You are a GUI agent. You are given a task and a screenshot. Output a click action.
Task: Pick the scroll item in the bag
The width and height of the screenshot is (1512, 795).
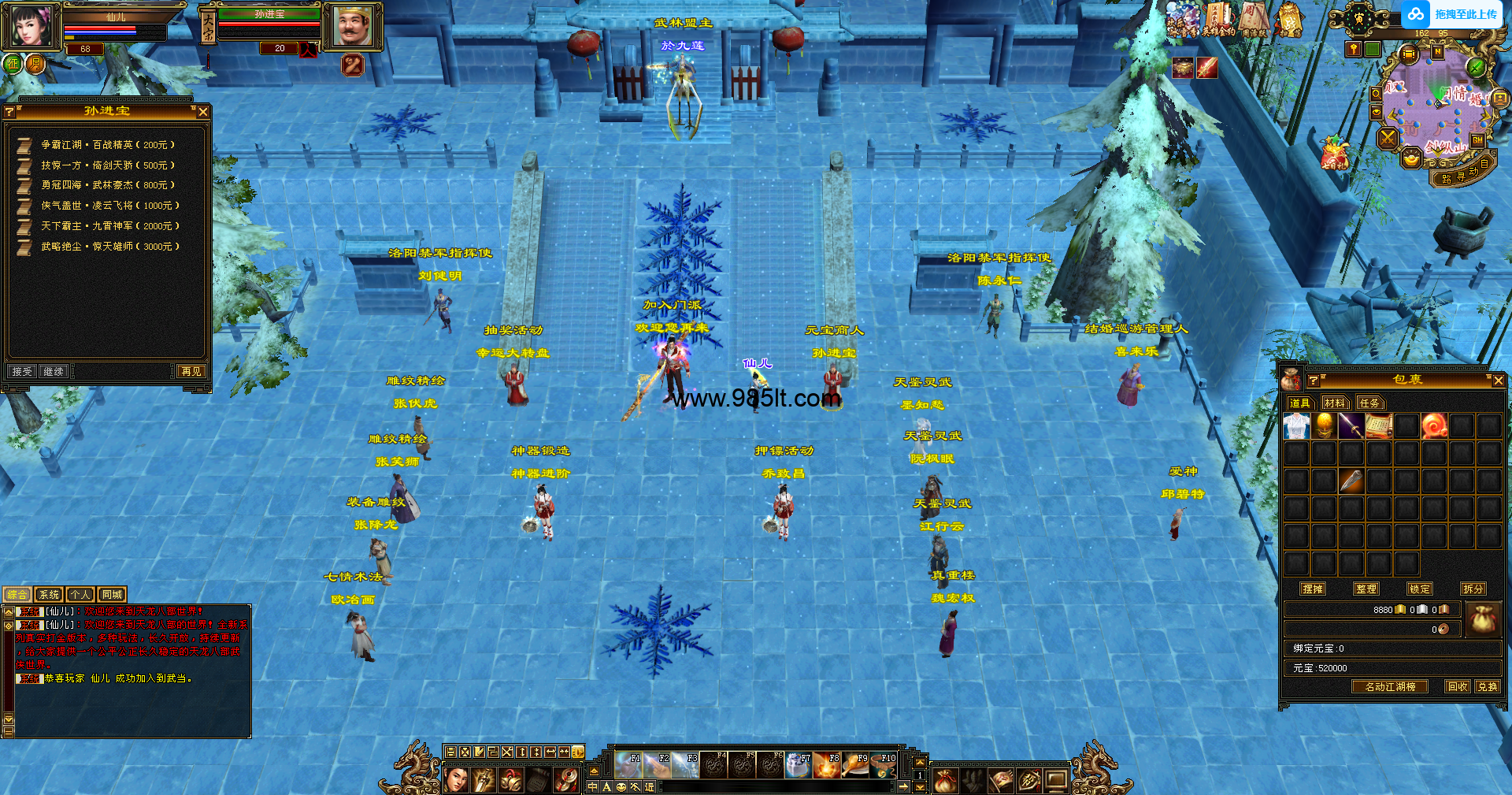click(x=1379, y=426)
